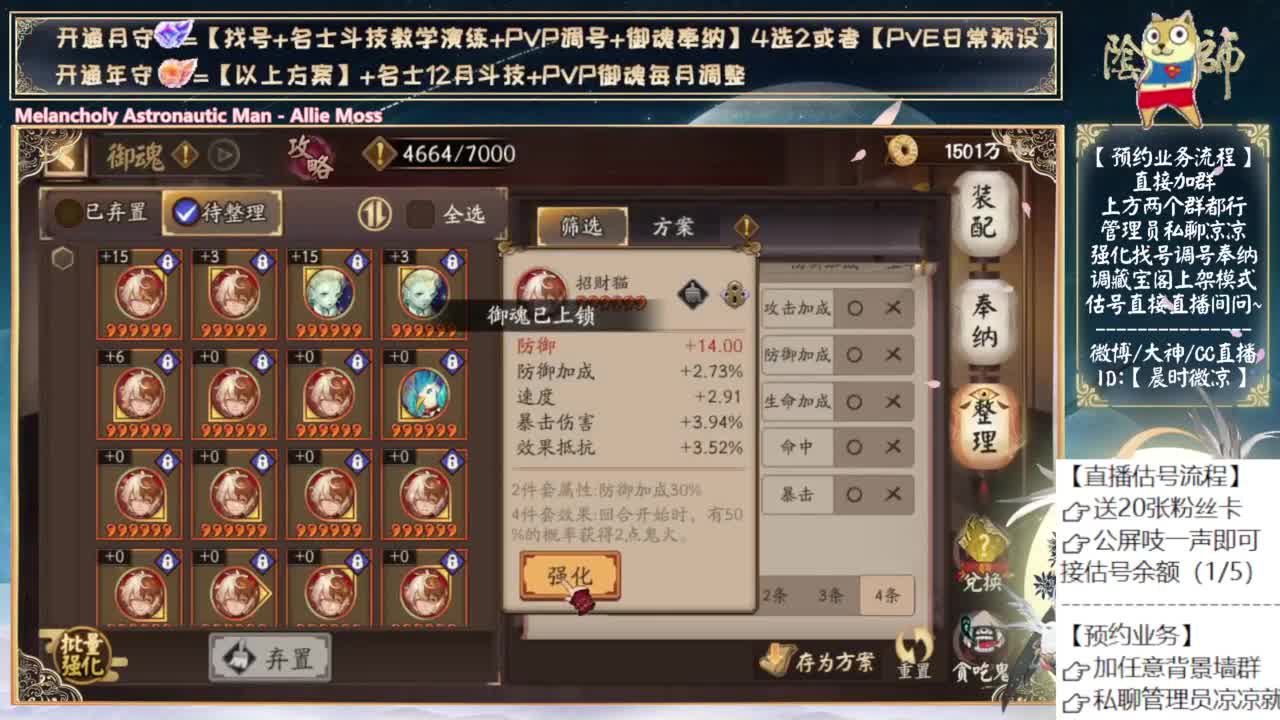Viewport: 1280px width, 720px height.
Task: Switch to the 方案 tab
Action: click(x=672, y=227)
